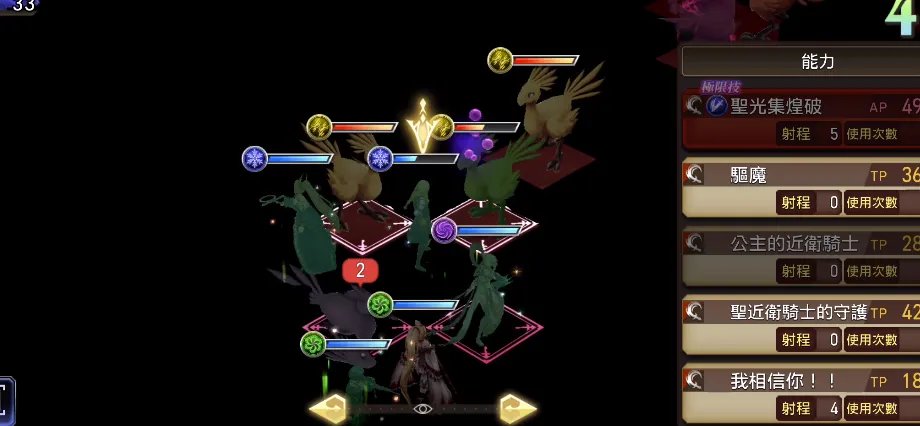The width and height of the screenshot is (920, 426).
Task: Rotate camera with the left gold arrow
Action: pyautogui.click(x=328, y=409)
